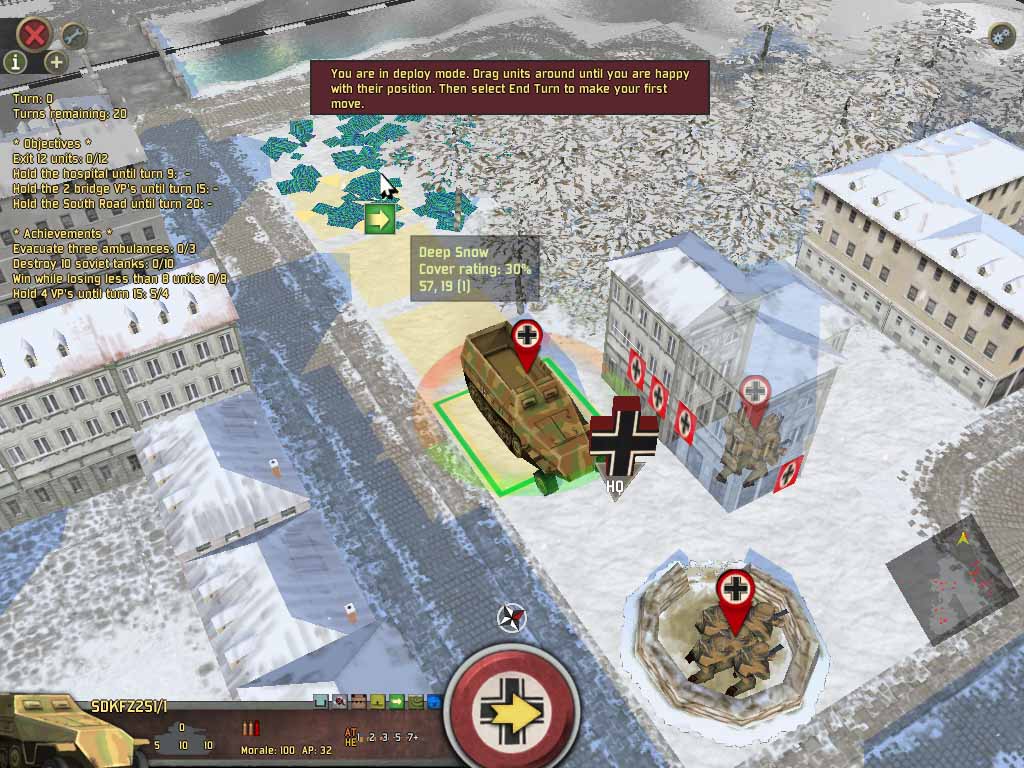Screen dimensions: 1024x768
Task: Show the green info panel
Action: [16, 62]
